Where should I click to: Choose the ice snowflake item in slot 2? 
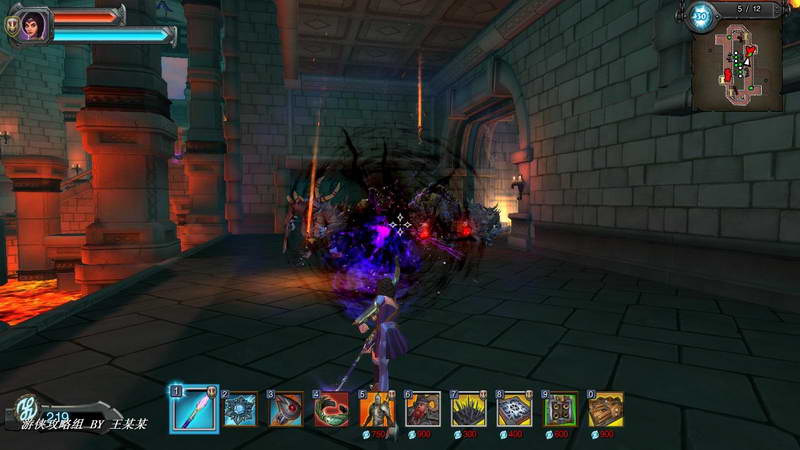click(x=240, y=410)
